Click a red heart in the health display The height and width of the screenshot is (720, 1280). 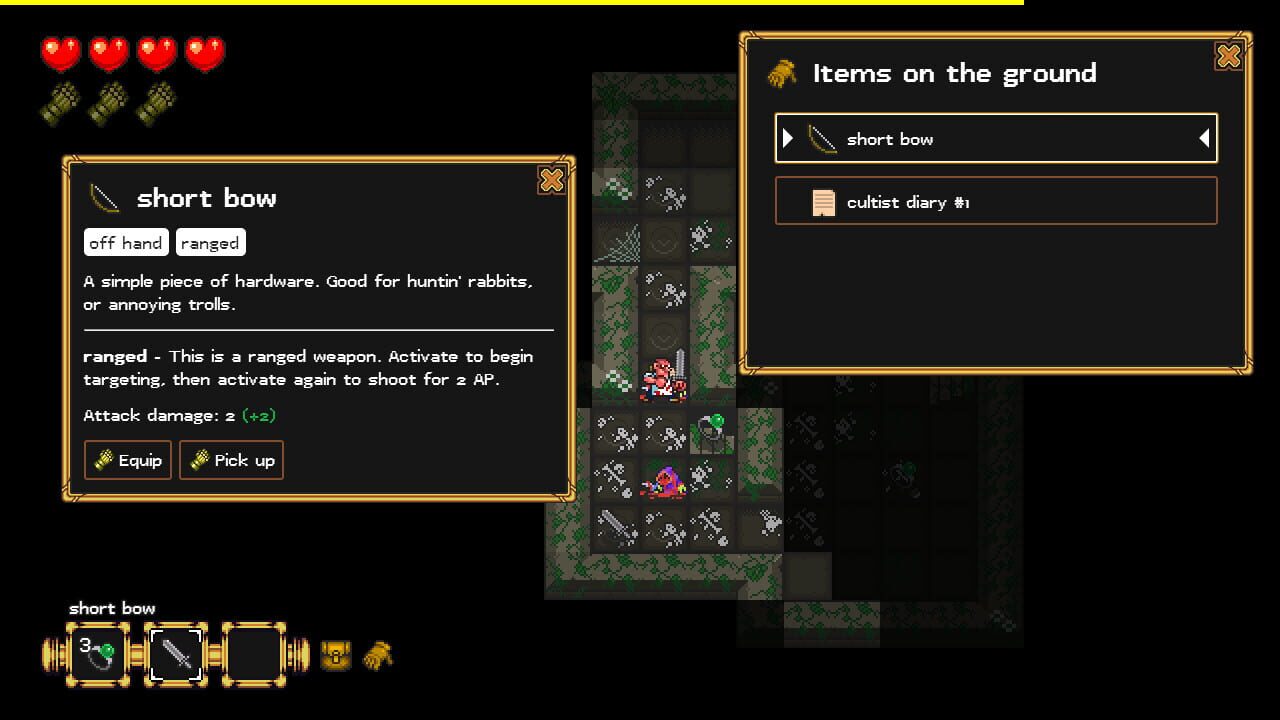(60, 51)
